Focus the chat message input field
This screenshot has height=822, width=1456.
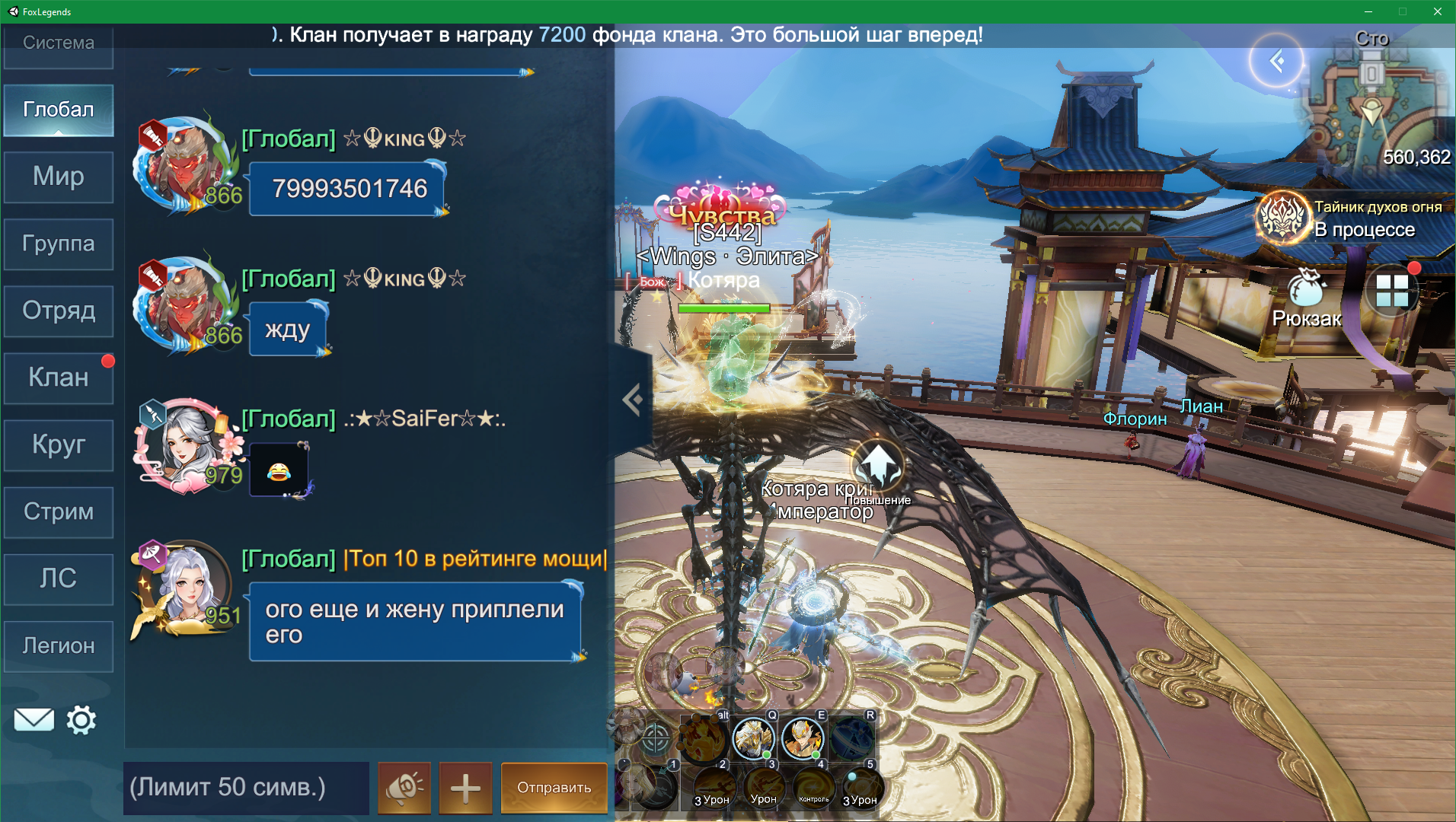point(245,787)
